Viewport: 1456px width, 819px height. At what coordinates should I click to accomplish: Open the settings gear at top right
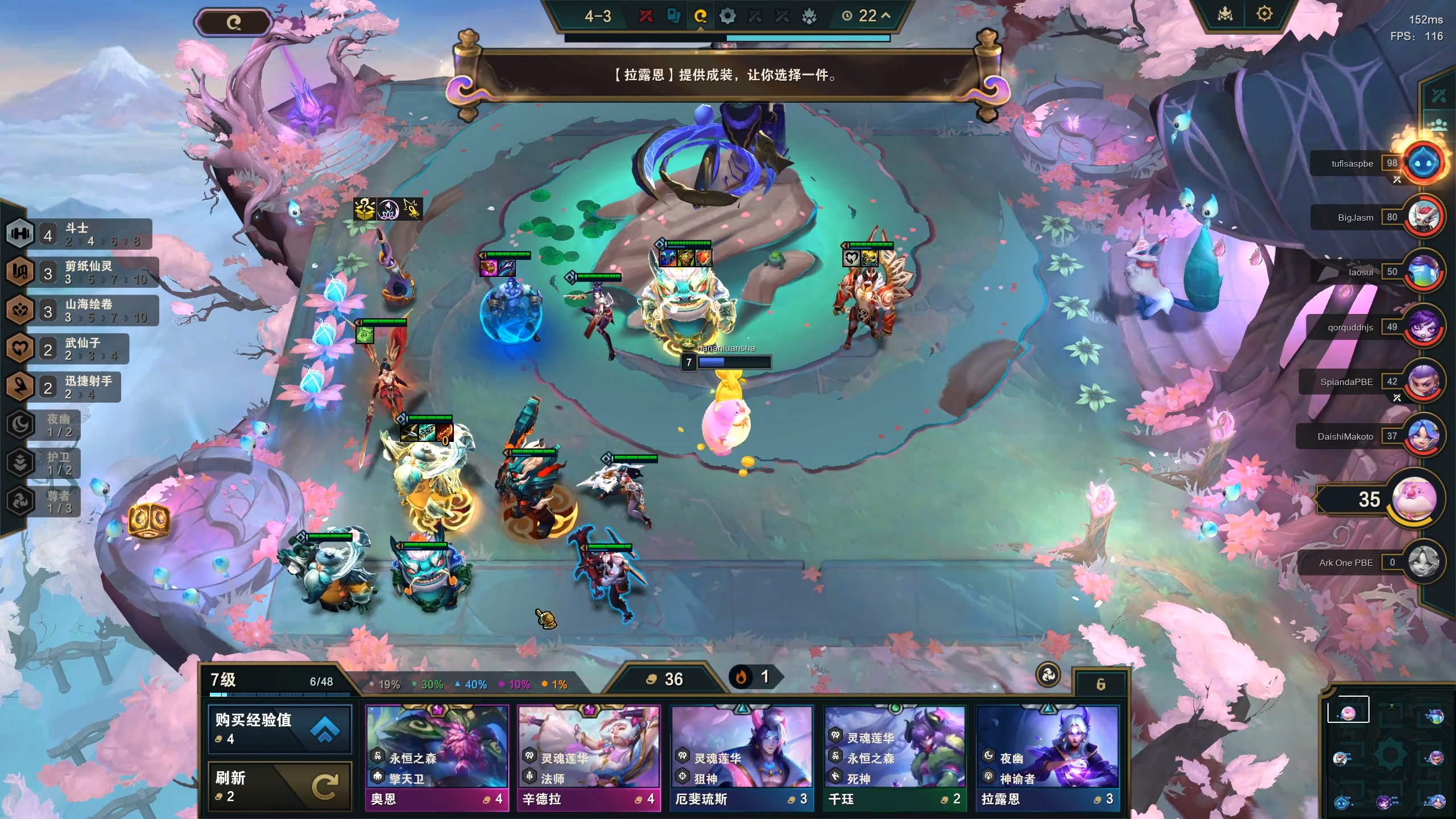[x=1264, y=14]
